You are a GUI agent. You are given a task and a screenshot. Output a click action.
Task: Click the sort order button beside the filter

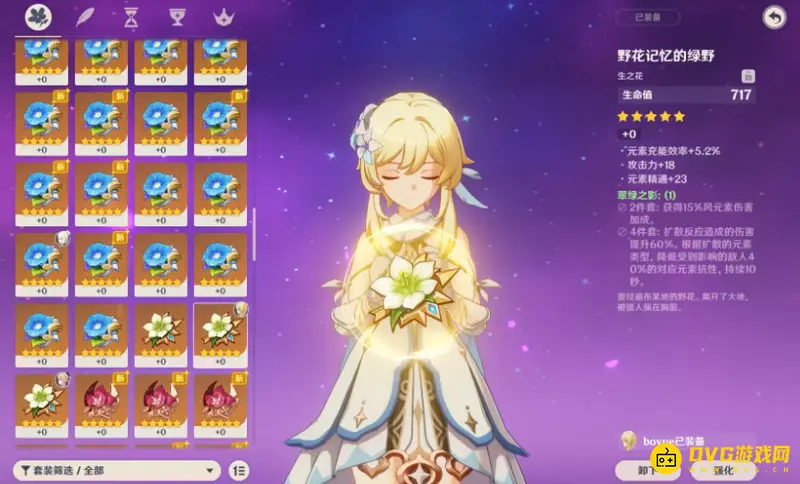pos(239,470)
